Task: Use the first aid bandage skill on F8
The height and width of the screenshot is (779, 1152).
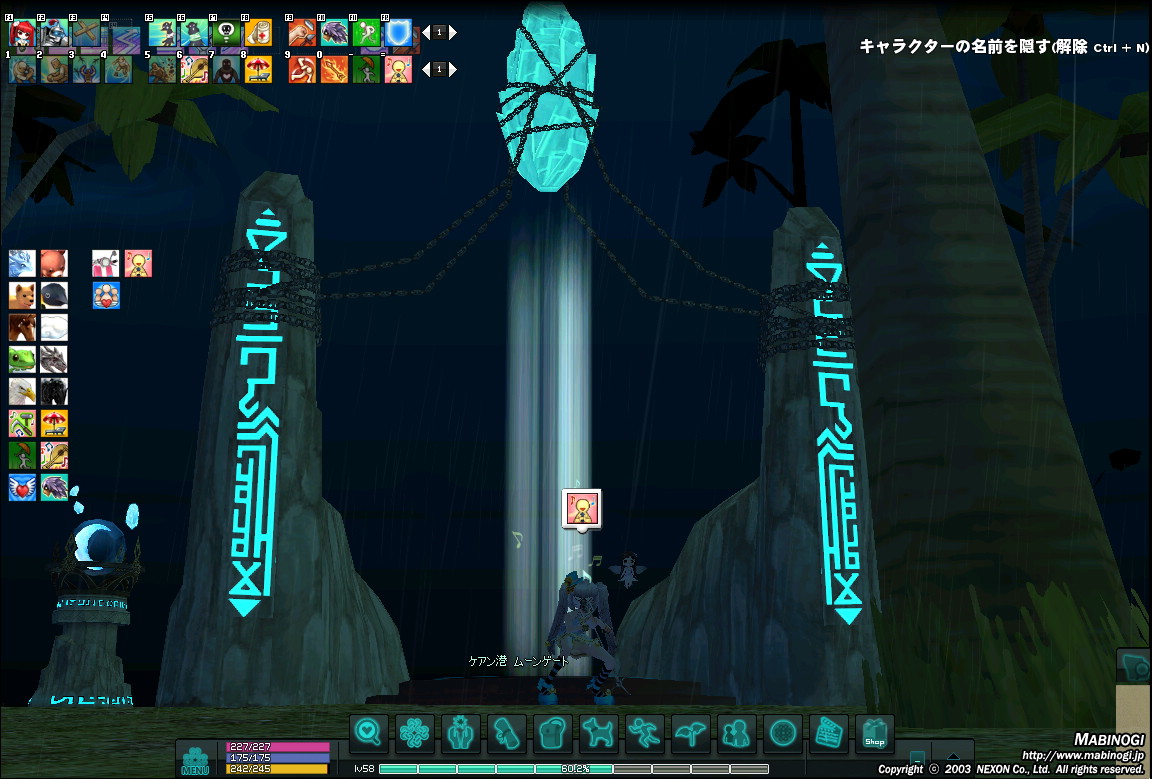Action: pos(258,33)
